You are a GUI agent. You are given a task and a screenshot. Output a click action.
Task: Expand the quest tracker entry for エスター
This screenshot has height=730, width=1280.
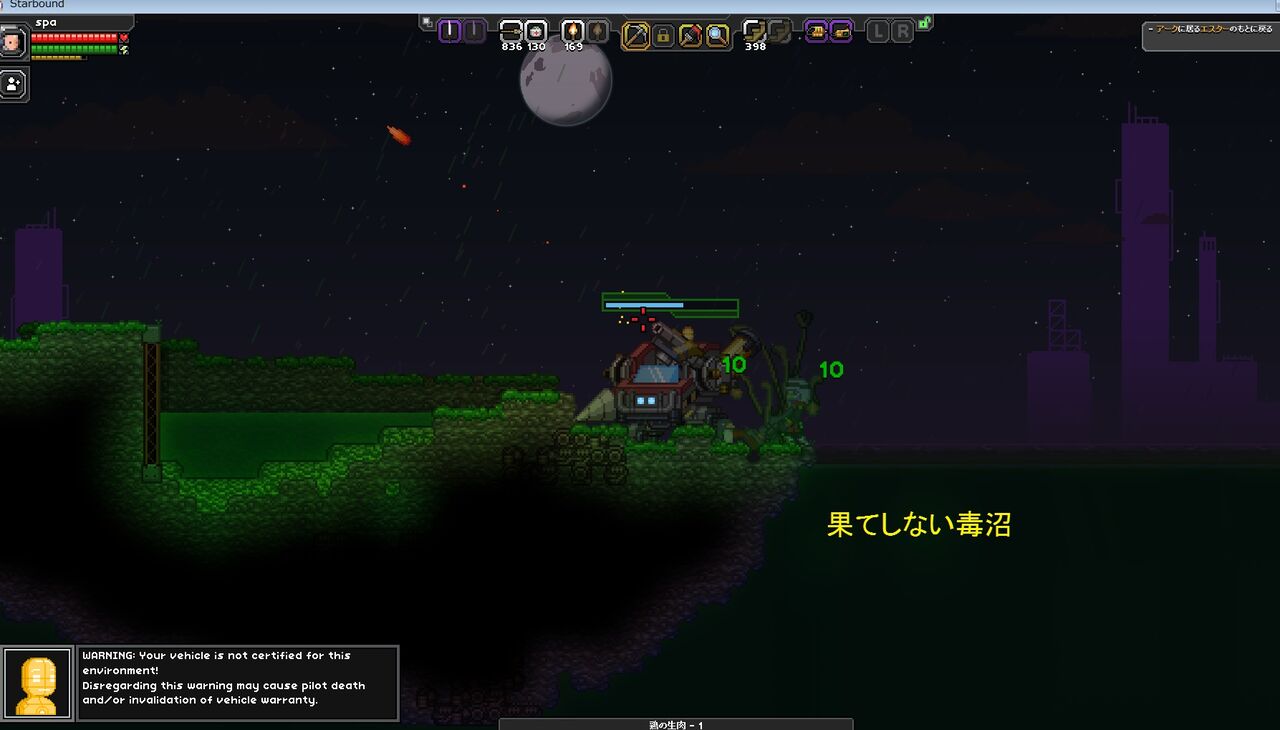[x=1215, y=31]
